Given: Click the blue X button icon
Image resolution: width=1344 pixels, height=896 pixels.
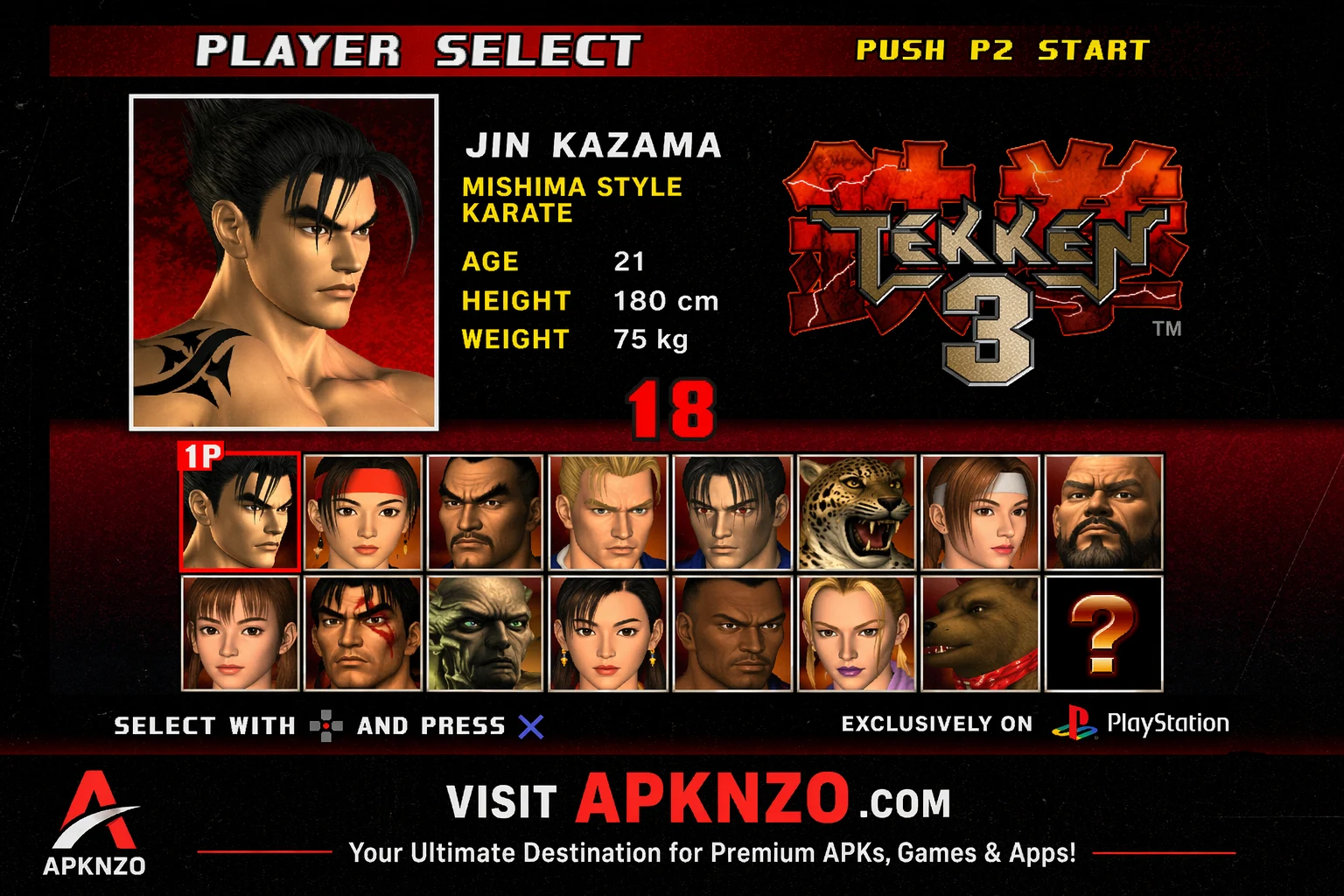Looking at the screenshot, I should point(532,725).
